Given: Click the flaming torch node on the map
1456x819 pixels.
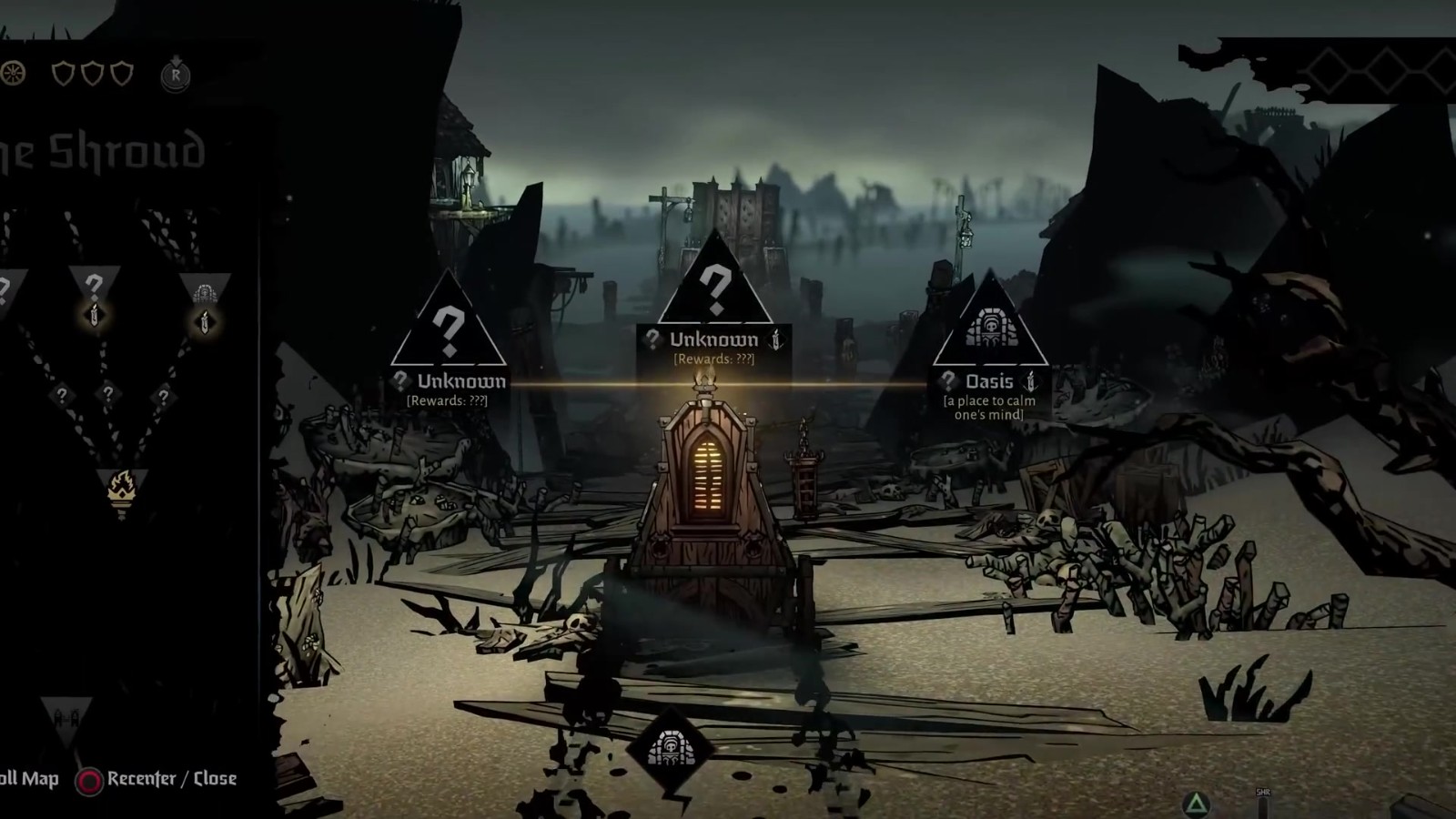Looking at the screenshot, I should click(122, 490).
